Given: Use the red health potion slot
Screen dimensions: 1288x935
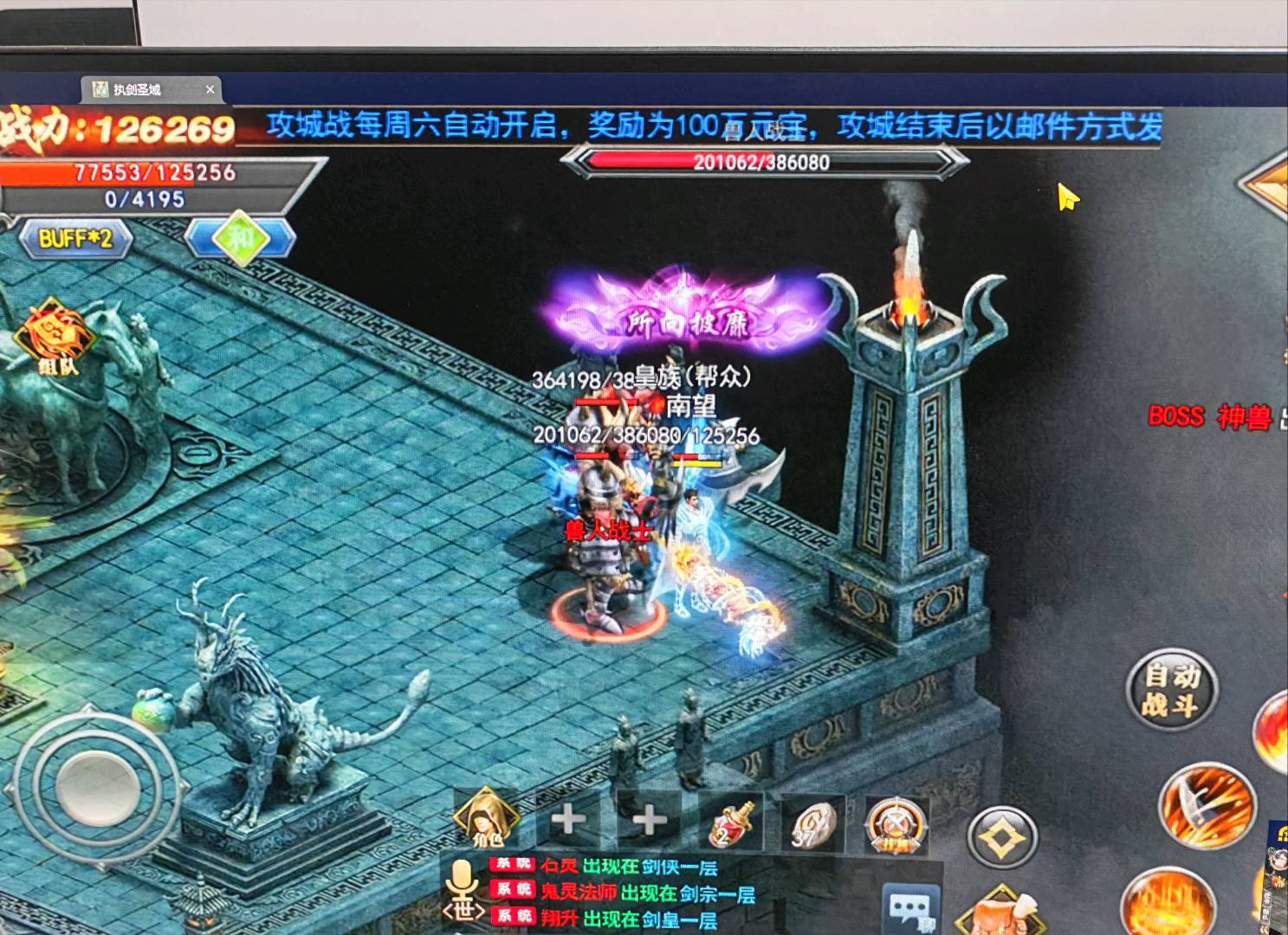Looking at the screenshot, I should coord(730,821).
